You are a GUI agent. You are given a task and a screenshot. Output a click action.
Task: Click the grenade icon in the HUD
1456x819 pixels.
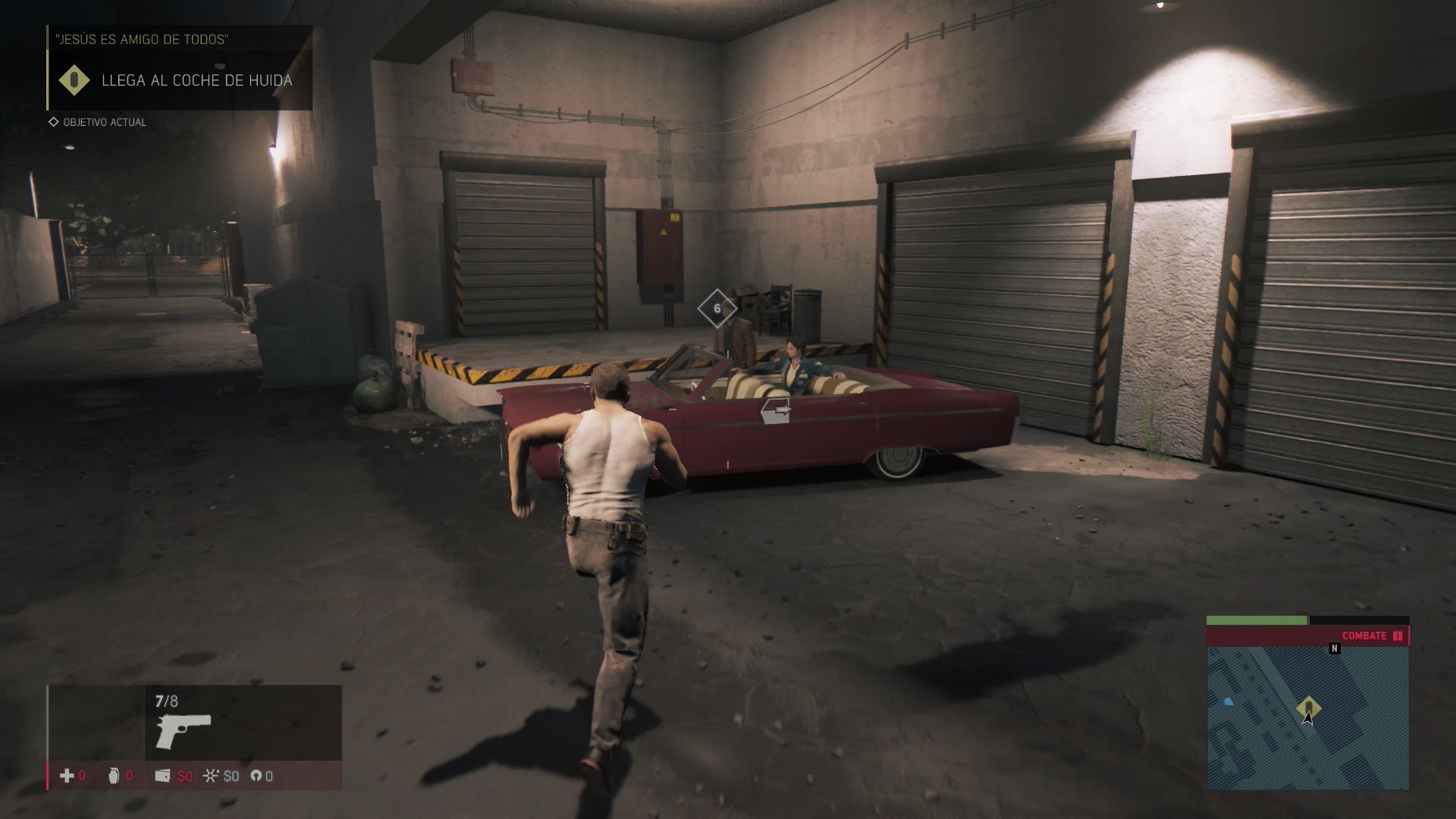click(114, 775)
